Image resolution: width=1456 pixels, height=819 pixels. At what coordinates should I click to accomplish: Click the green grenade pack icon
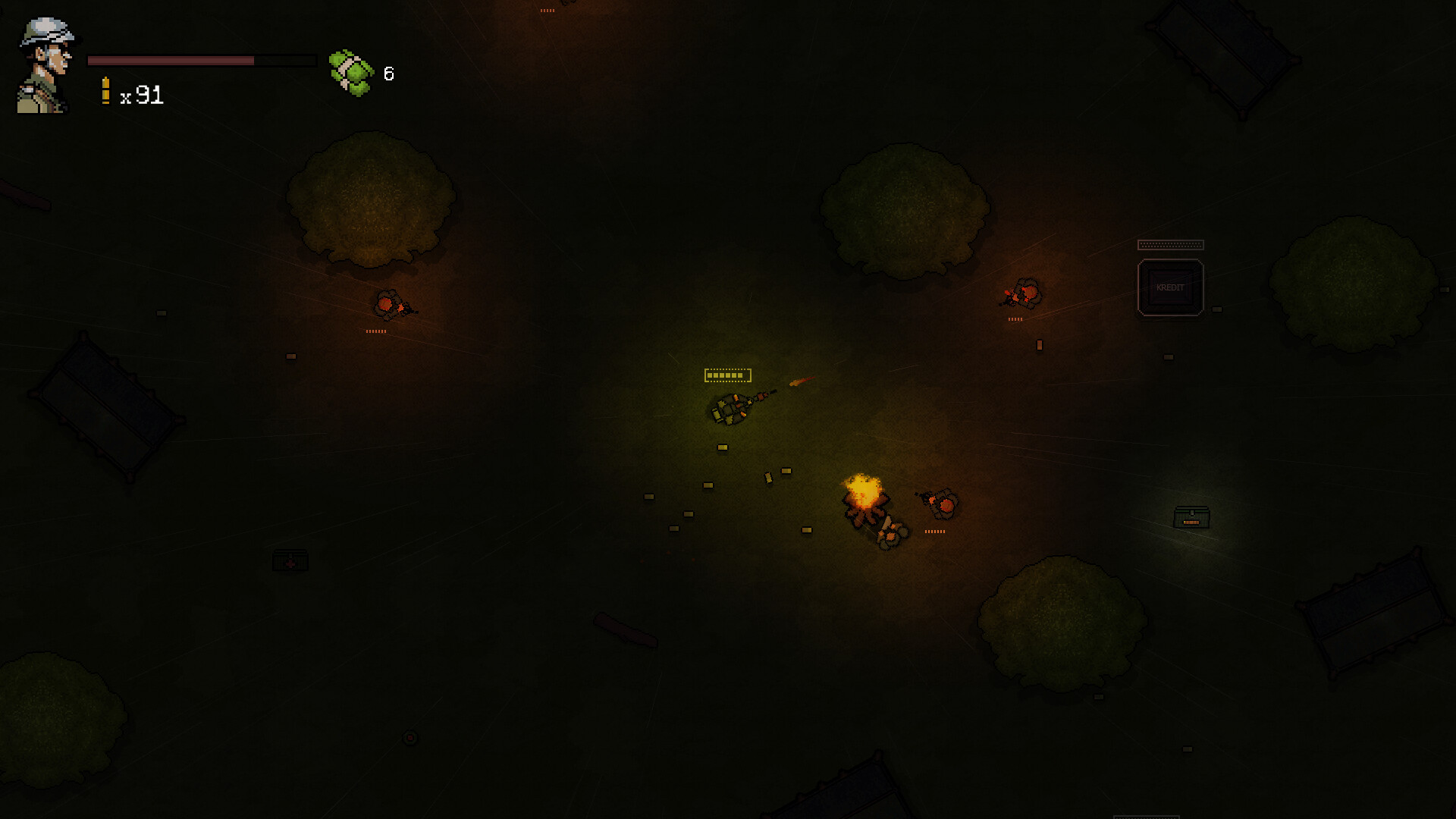pos(349,71)
